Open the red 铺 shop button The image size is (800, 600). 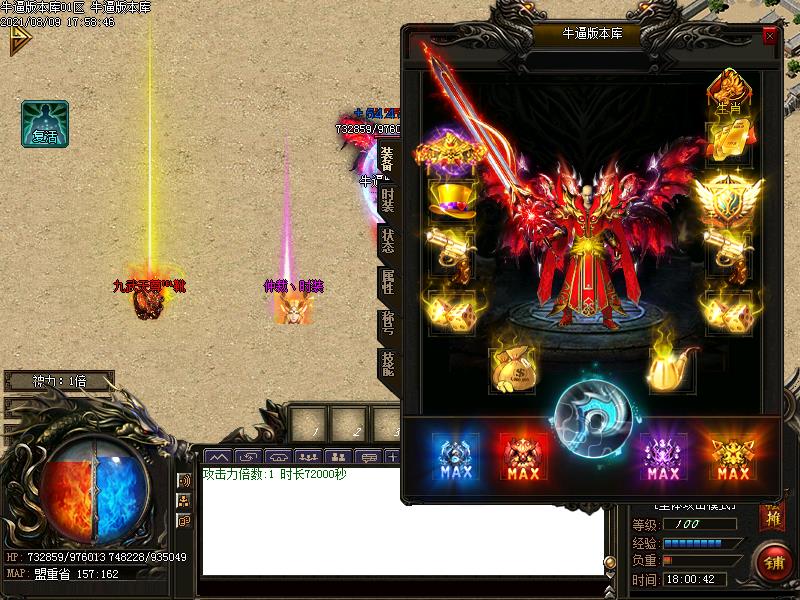tap(773, 560)
